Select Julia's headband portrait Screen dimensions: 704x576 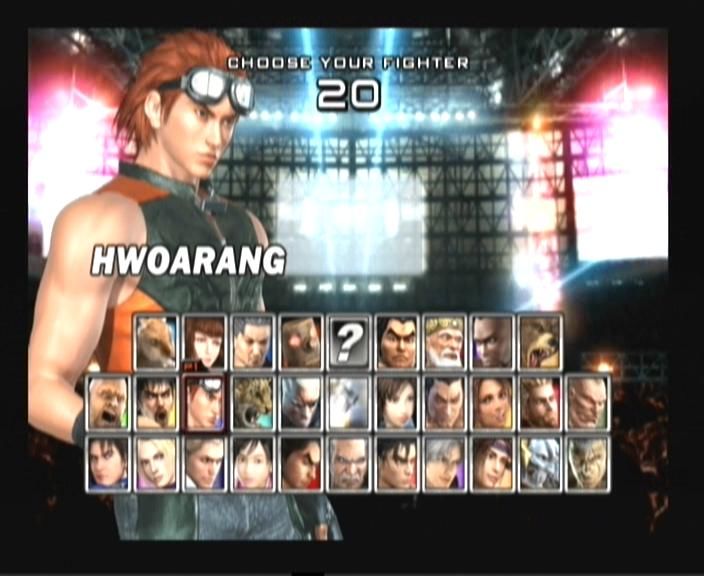click(x=492, y=463)
